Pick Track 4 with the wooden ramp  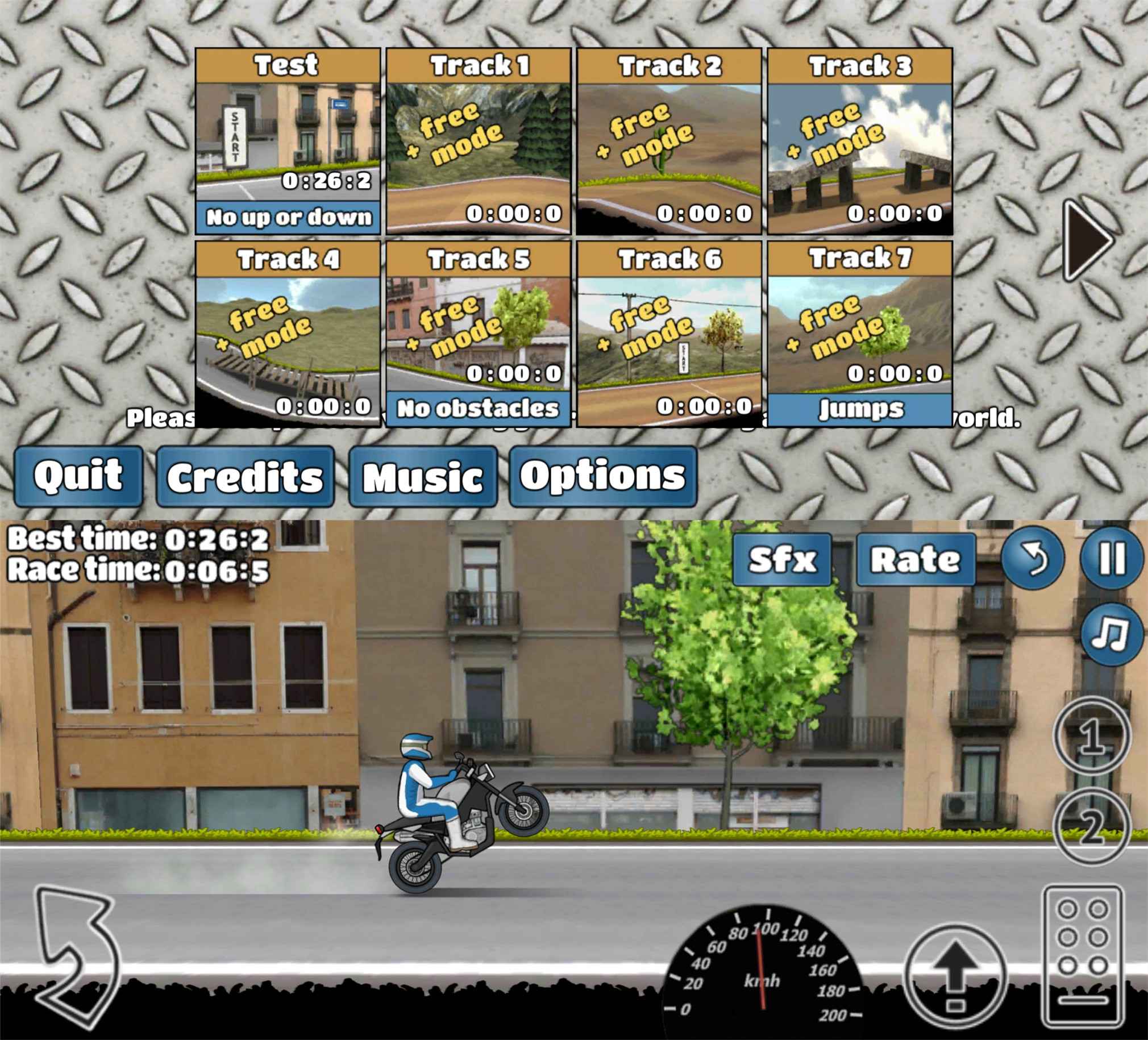click(288, 334)
